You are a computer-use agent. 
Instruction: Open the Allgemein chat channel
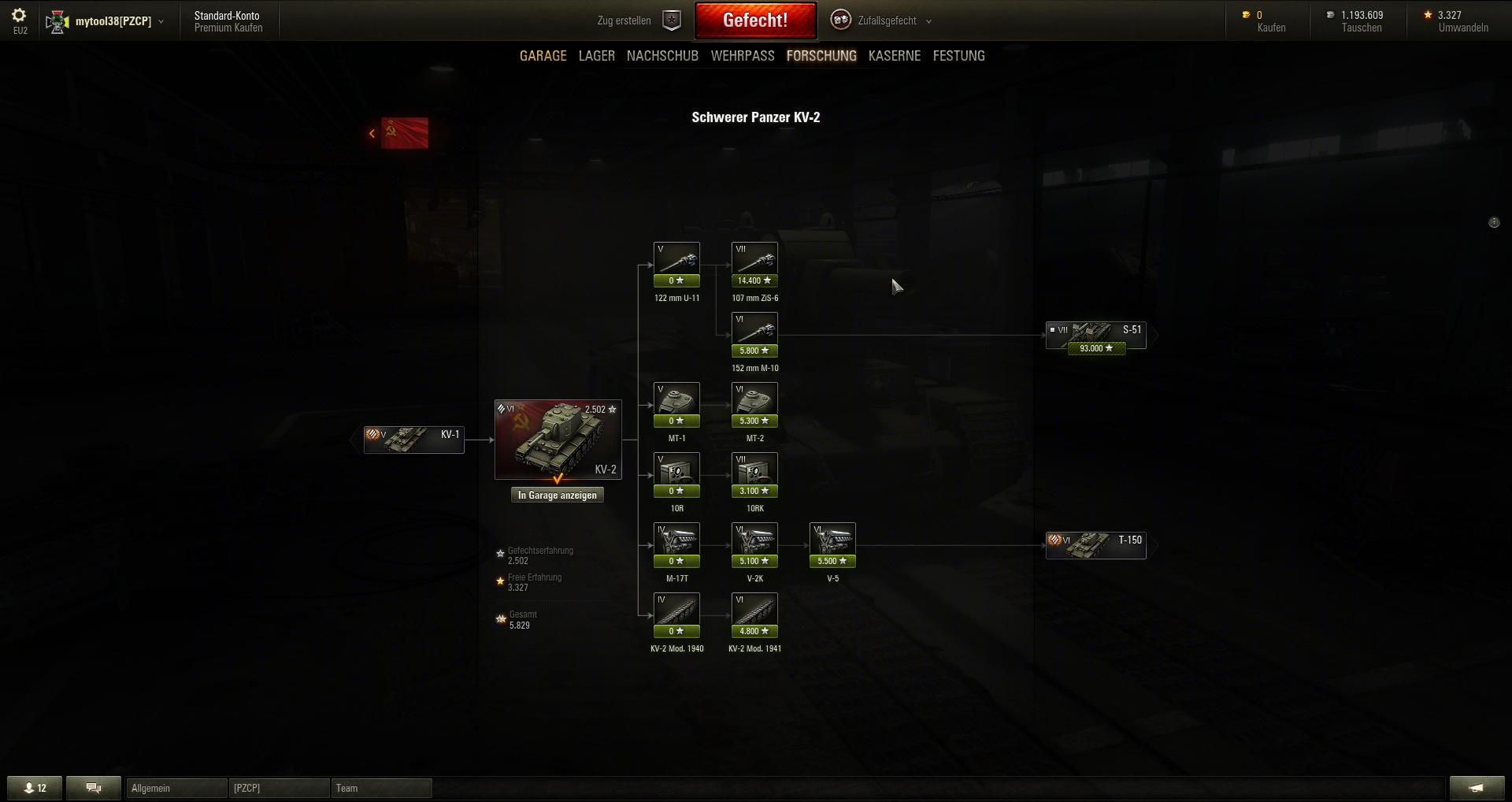pyautogui.click(x=176, y=788)
